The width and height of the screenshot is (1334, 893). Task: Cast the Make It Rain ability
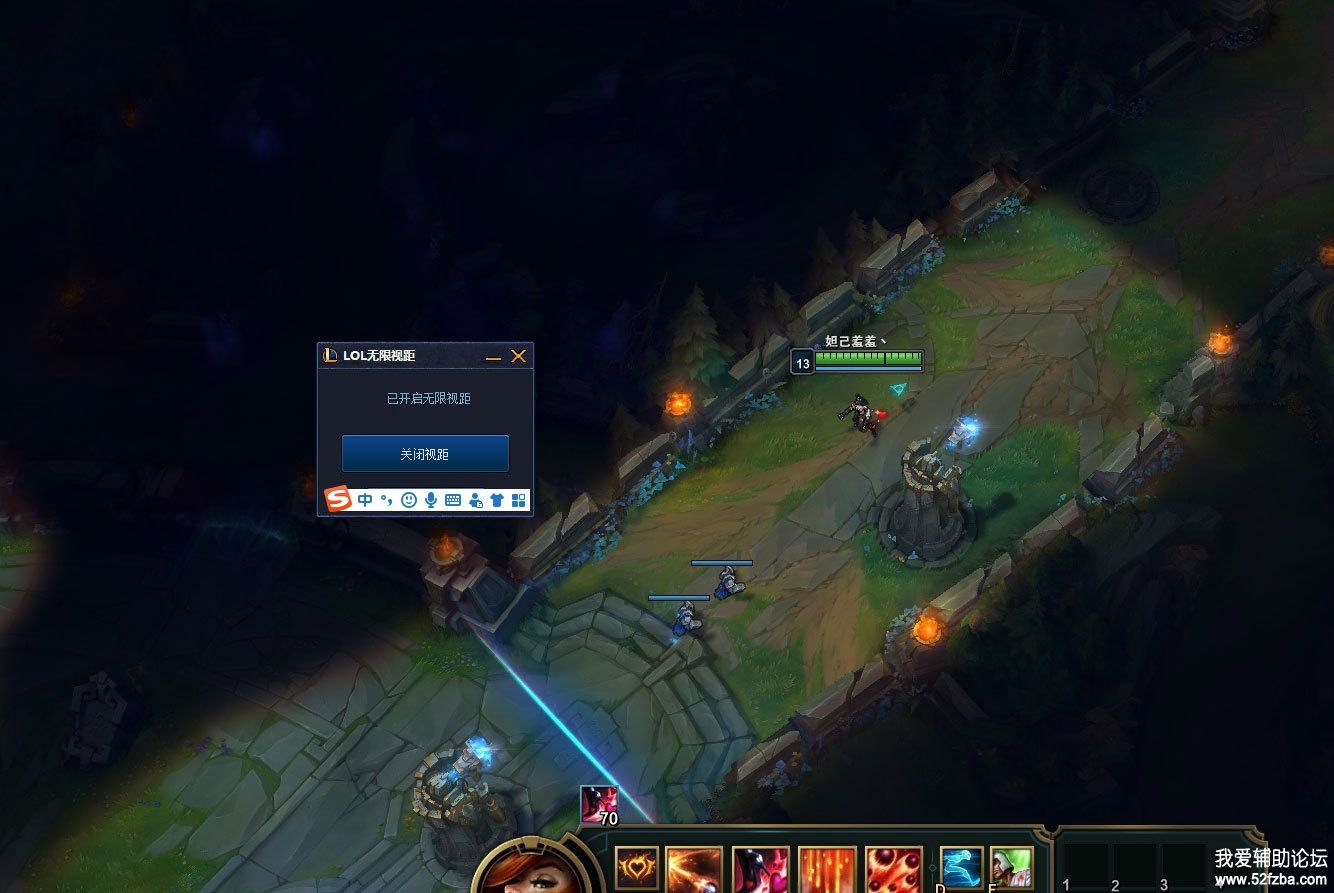click(x=827, y=870)
